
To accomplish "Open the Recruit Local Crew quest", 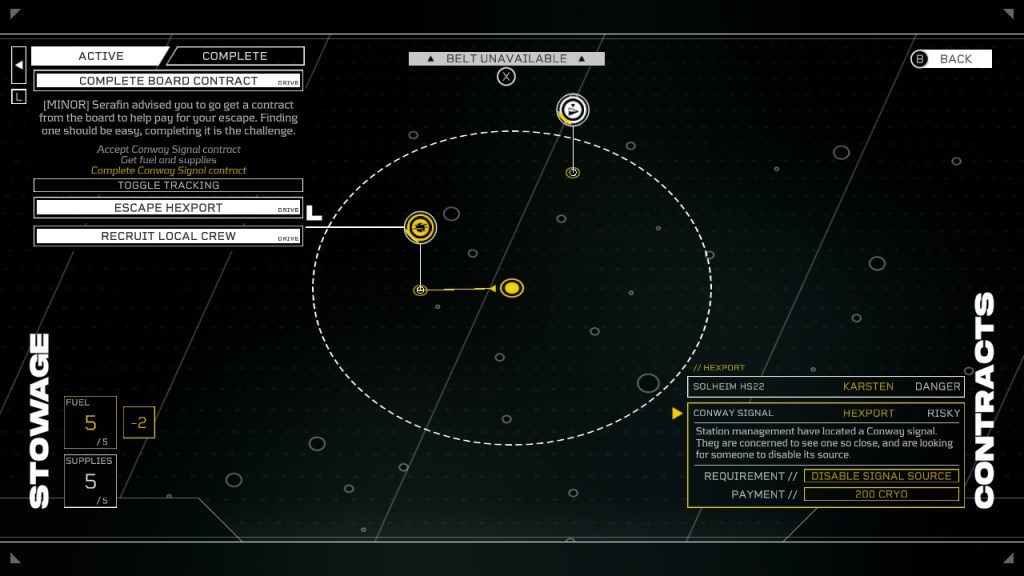I will coord(168,236).
